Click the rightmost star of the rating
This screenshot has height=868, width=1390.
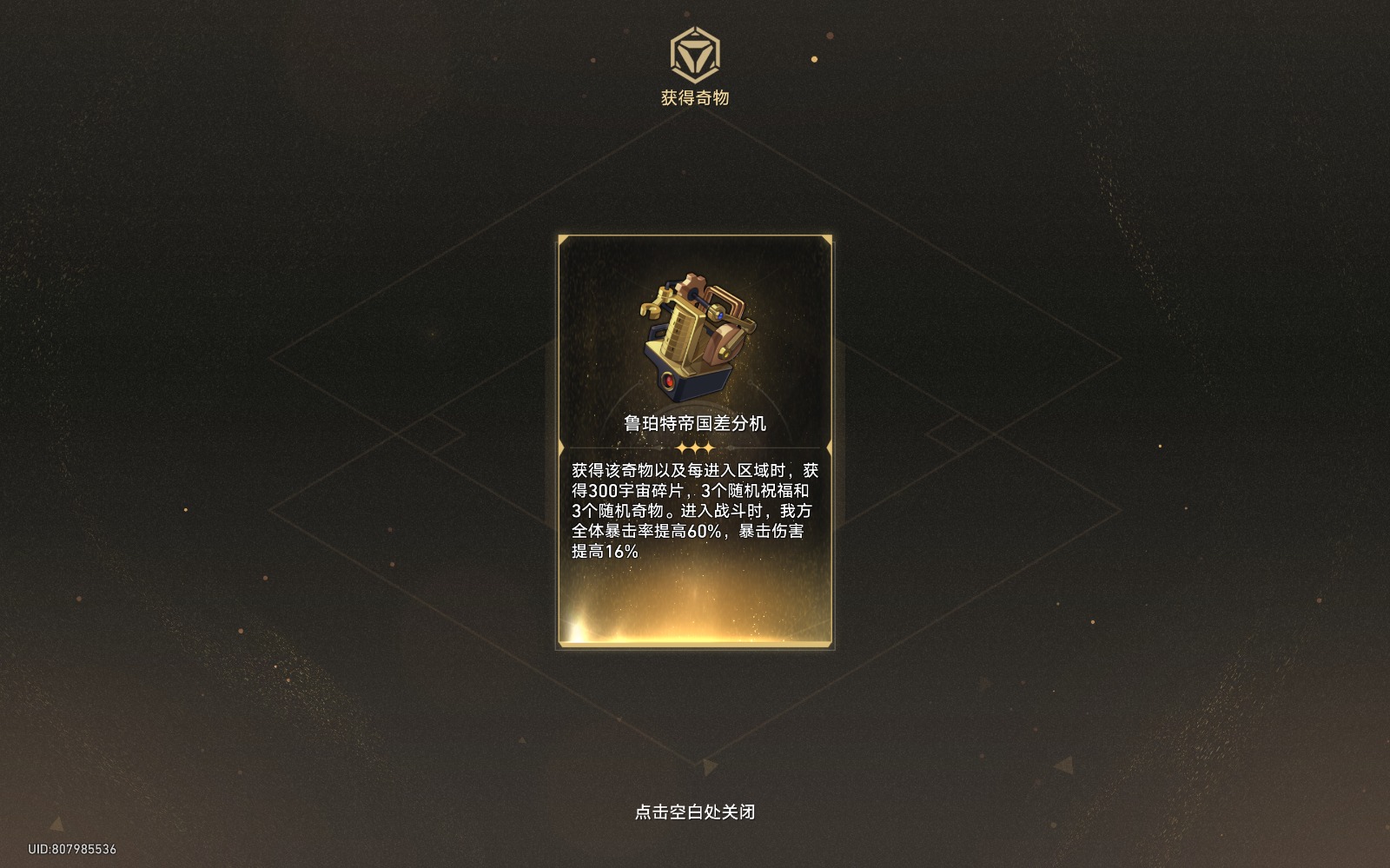pos(708,447)
